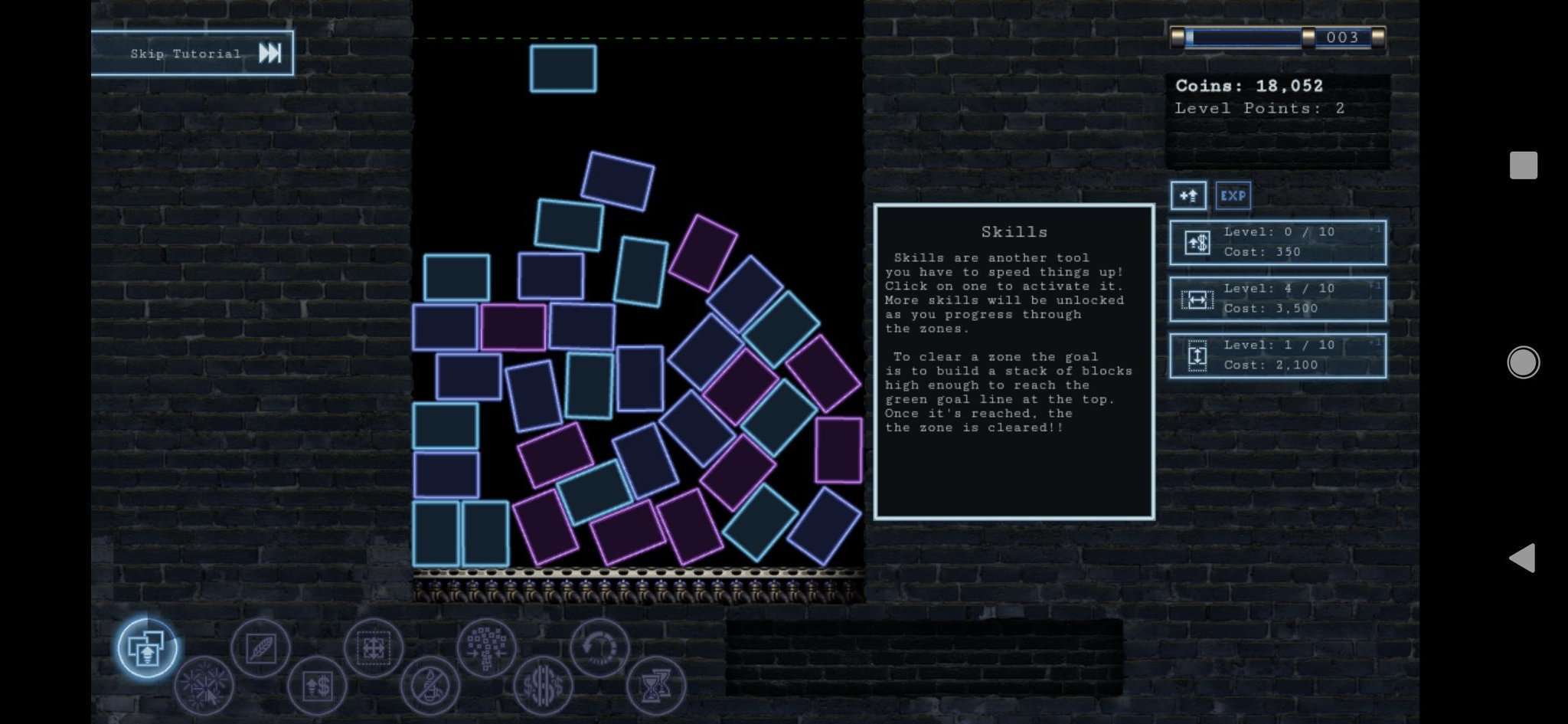The height and width of the screenshot is (724, 1568).
Task: Click the glowing highlighted stack skill
Action: (x=148, y=647)
